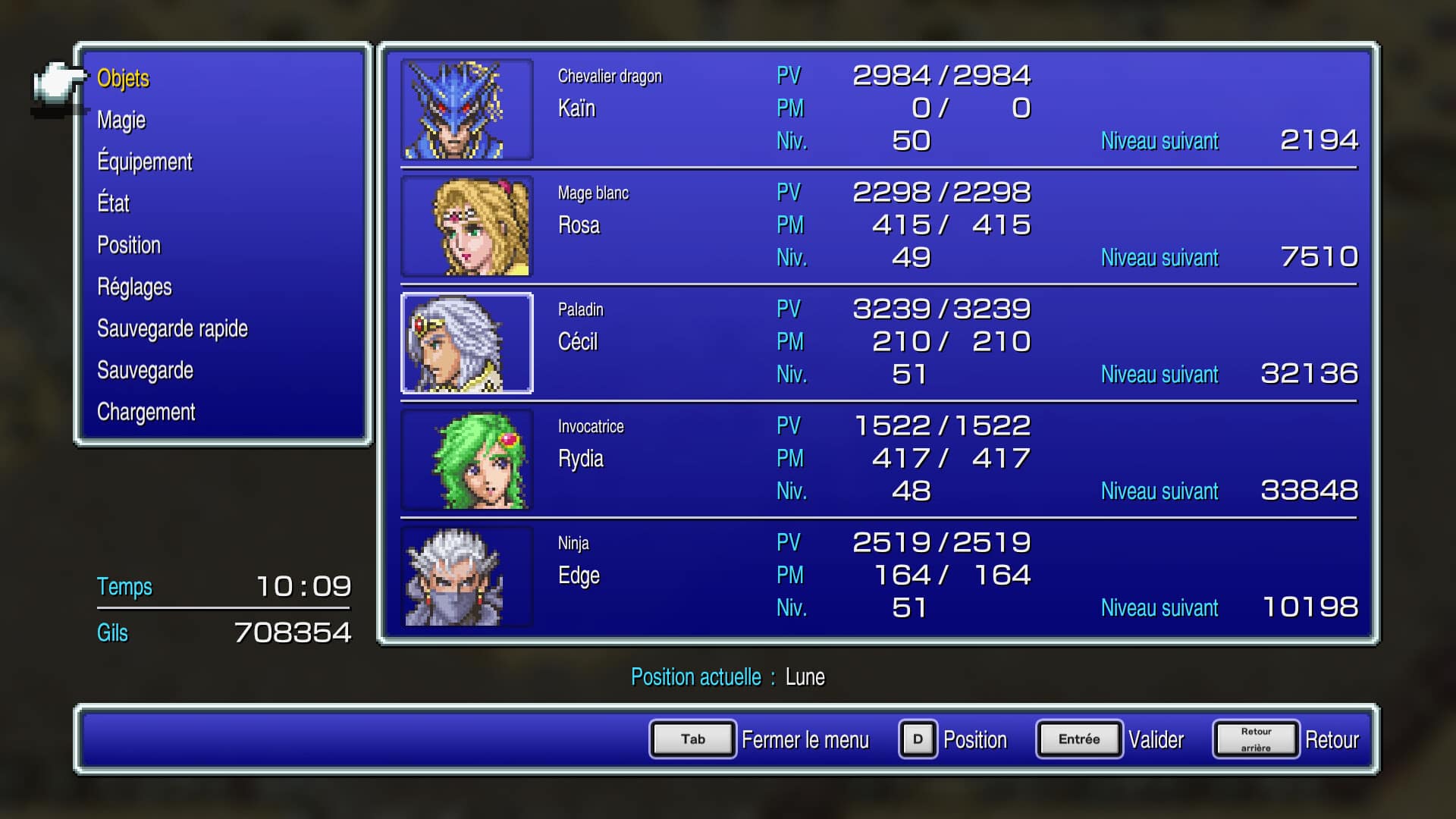Select Rydia's Invocatrice portrait
This screenshot has width=1456, height=819.
pos(466,460)
